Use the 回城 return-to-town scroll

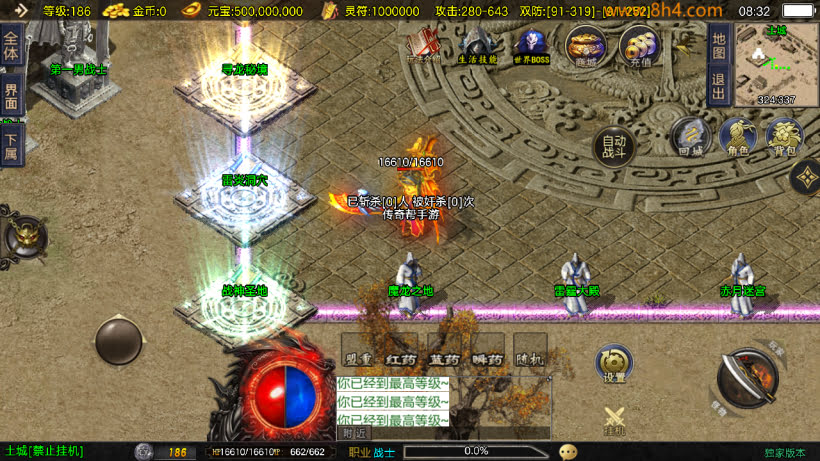(690, 137)
